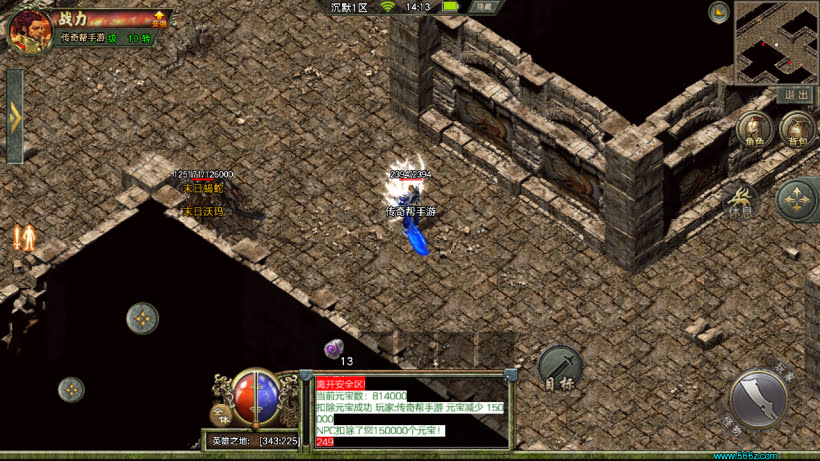Click the 隐藏 hide button
The height and width of the screenshot is (461, 820).
pos(485,7)
